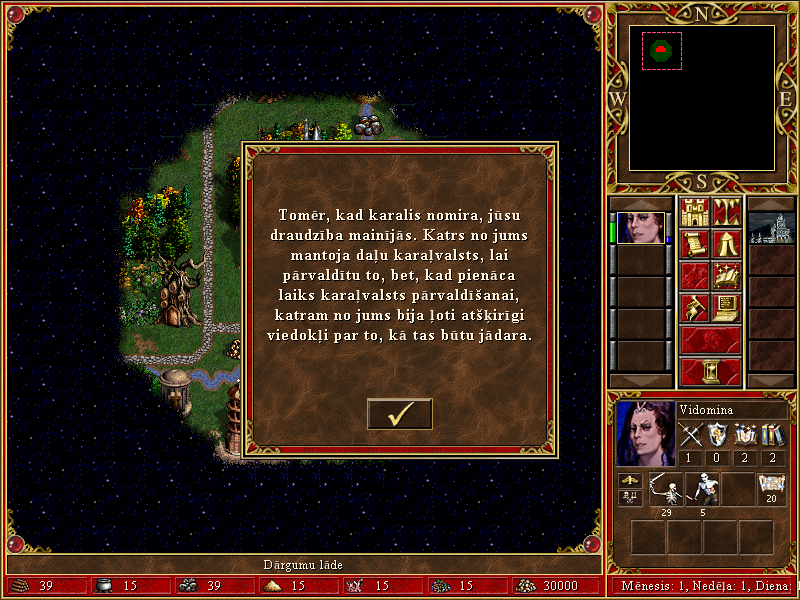The image size is (800, 600).
Task: Open the kingdom overview castle button
Action: click(694, 212)
